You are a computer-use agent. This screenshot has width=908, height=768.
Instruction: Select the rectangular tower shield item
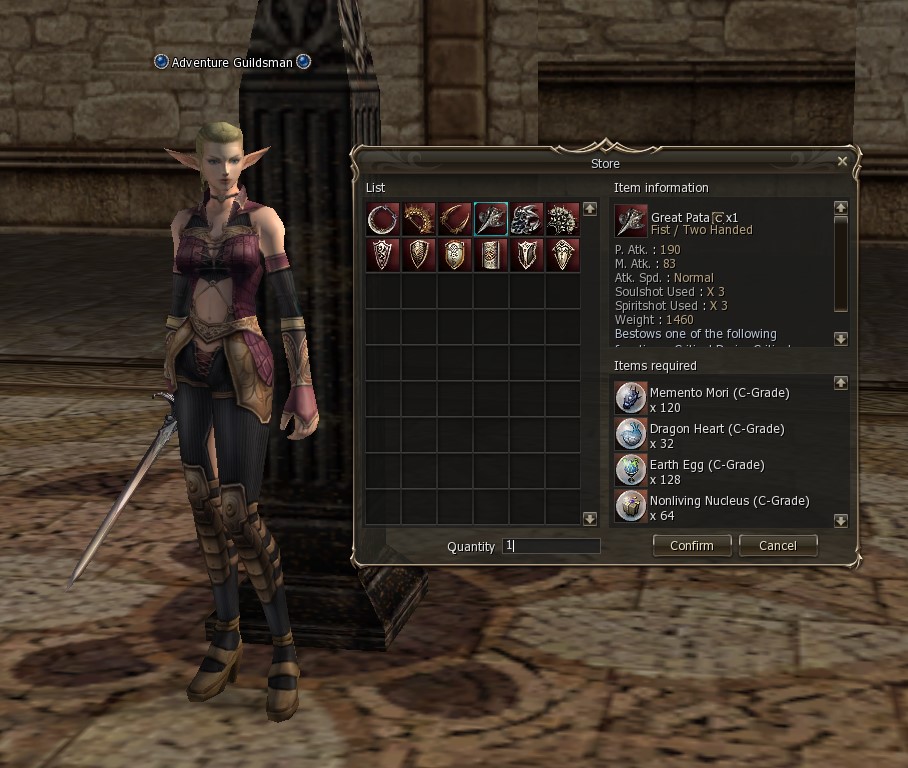click(491, 255)
